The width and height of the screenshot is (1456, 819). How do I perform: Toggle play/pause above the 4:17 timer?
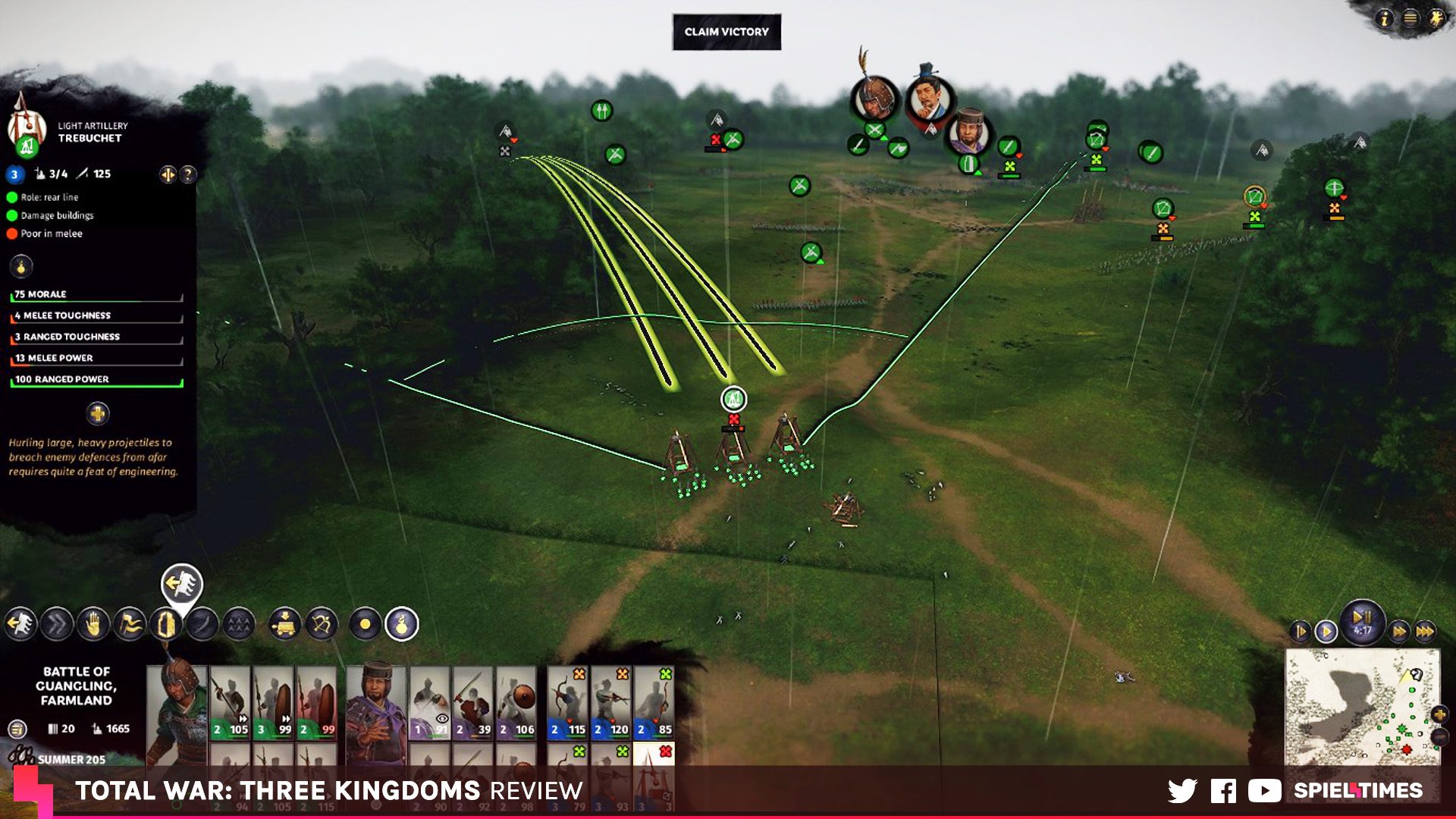click(1362, 616)
